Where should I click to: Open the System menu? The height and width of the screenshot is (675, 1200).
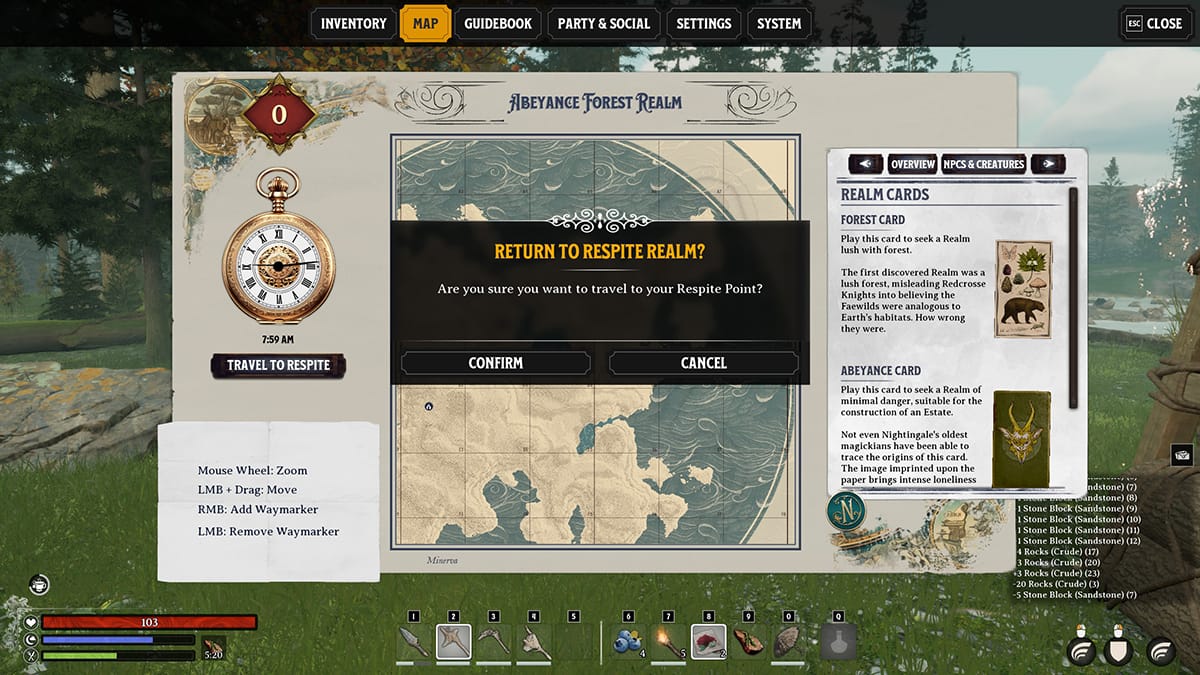(778, 24)
